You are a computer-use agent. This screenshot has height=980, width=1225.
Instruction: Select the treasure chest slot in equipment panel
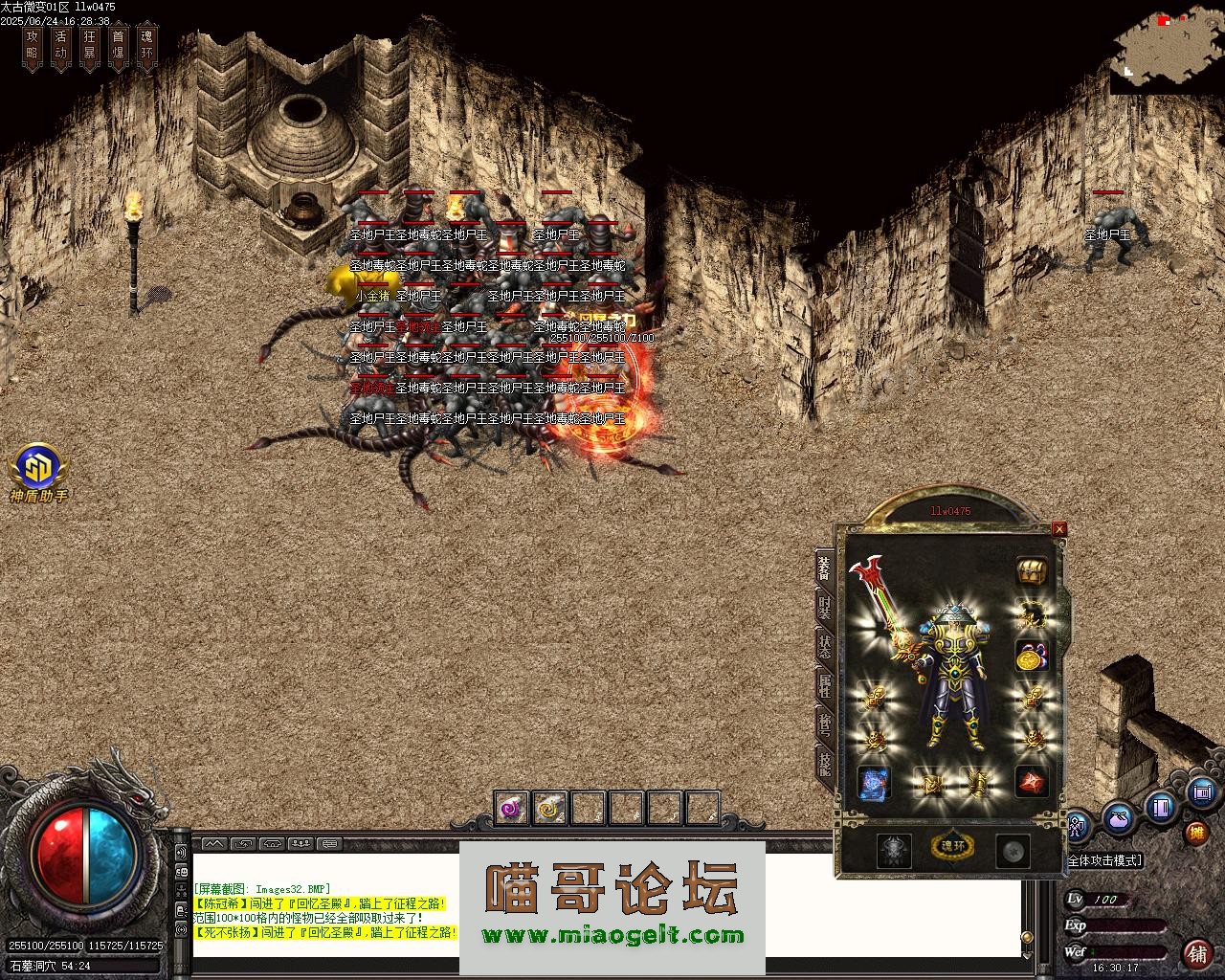coord(1031,572)
